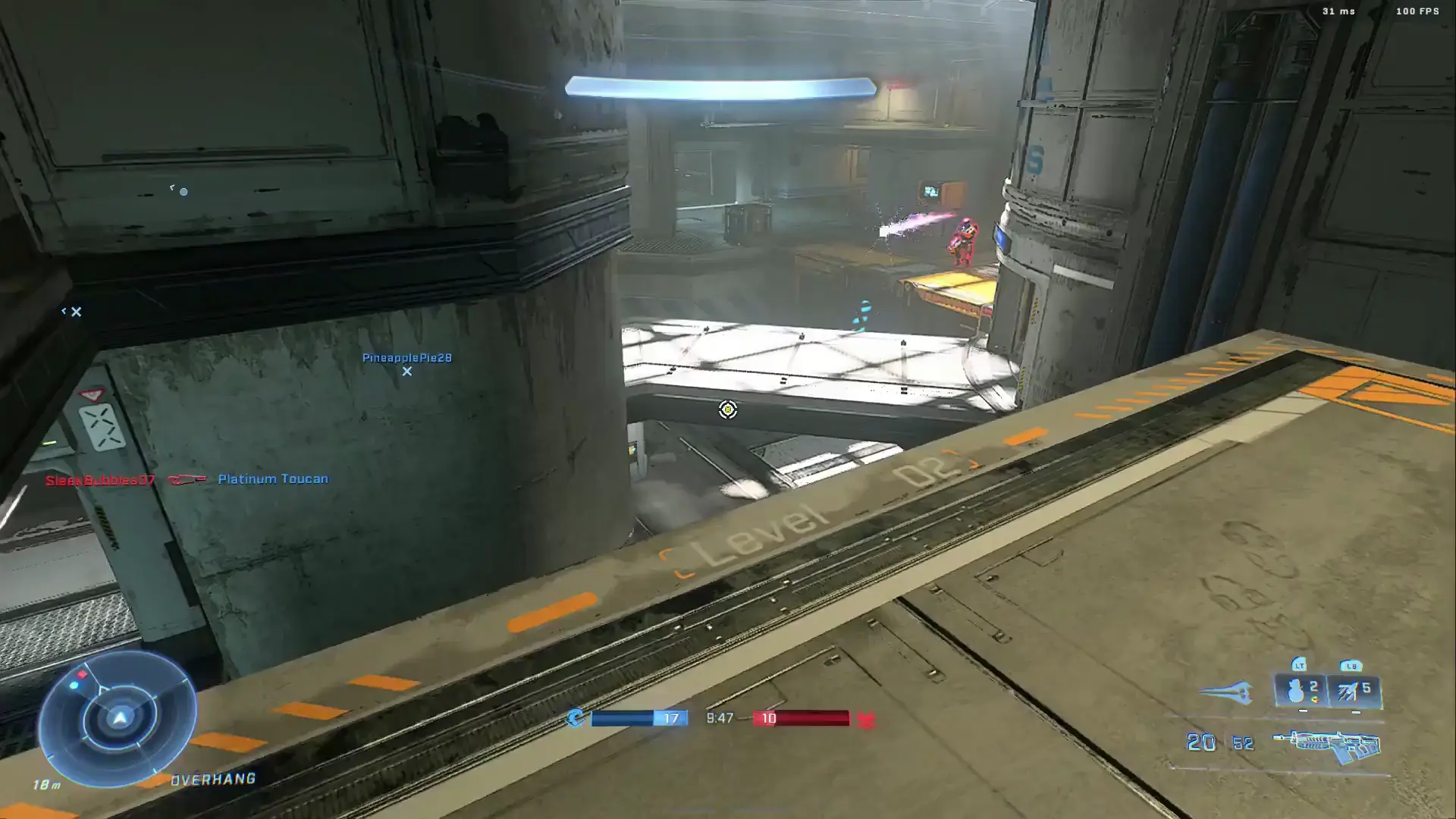This screenshot has height=819, width=1456.
Task: Toggle the LT grenade slot indicator
Action: [1300, 666]
